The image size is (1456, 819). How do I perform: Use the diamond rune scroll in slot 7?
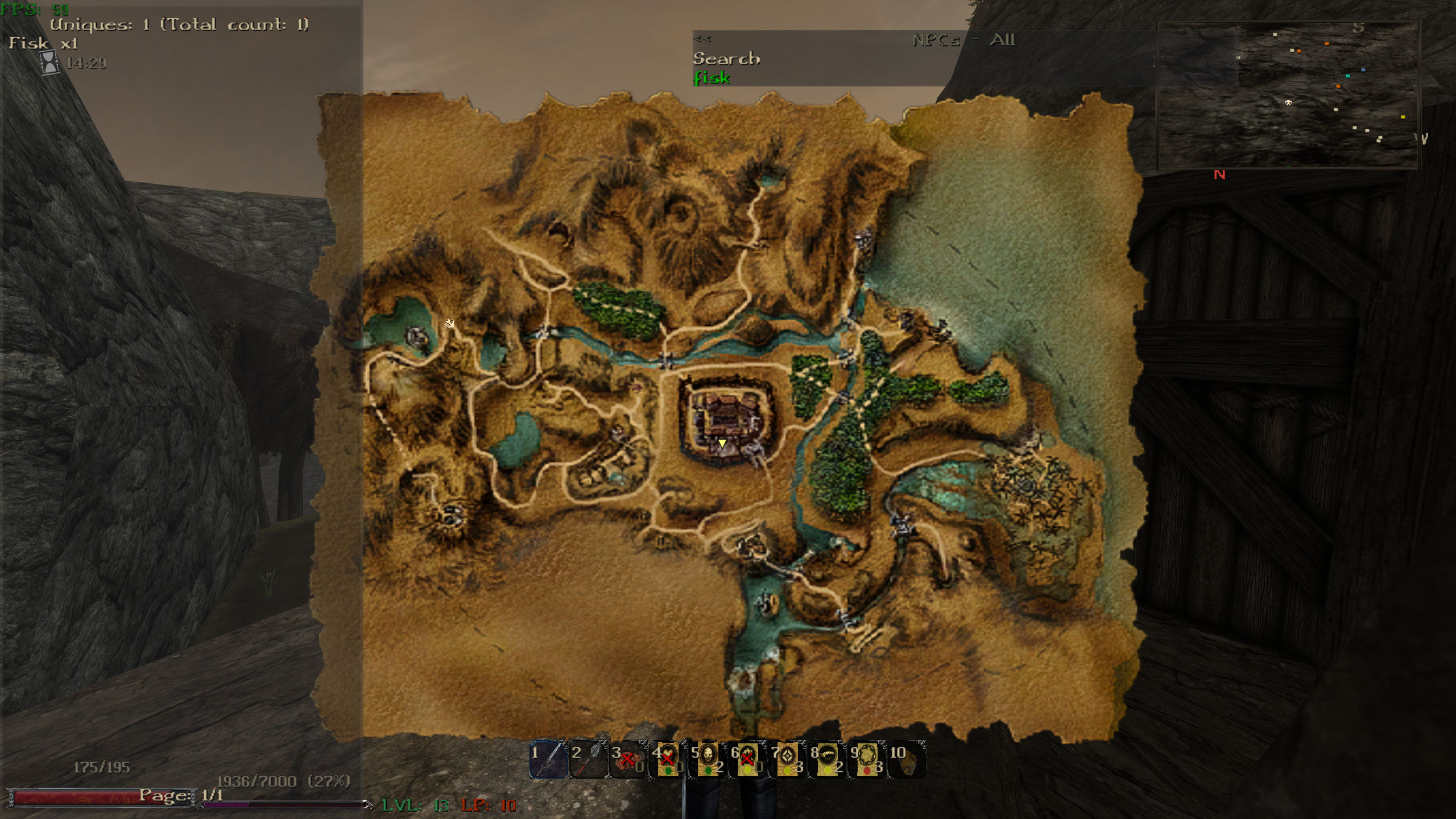[x=788, y=760]
